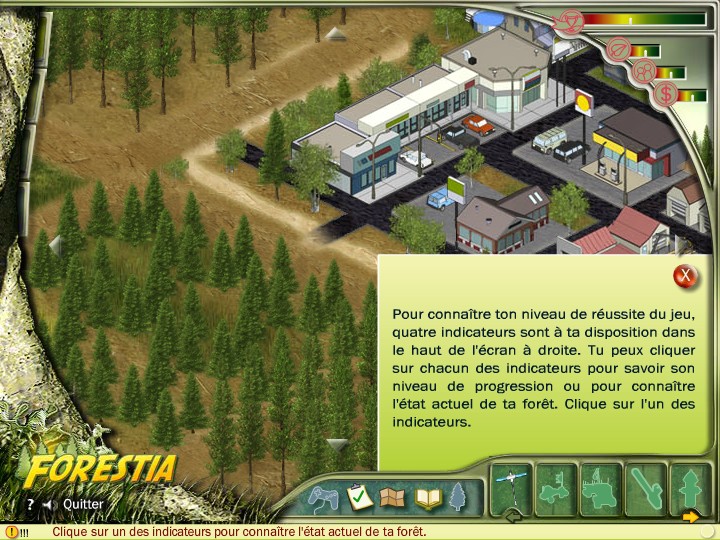Pick the harvester machine with tree tool
Image resolution: width=720 pixels, height=540 pixels.
point(601,488)
